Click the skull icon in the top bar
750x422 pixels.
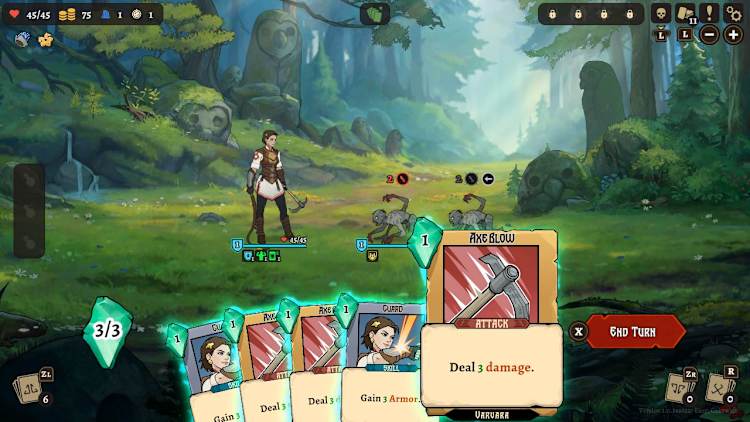(x=660, y=13)
